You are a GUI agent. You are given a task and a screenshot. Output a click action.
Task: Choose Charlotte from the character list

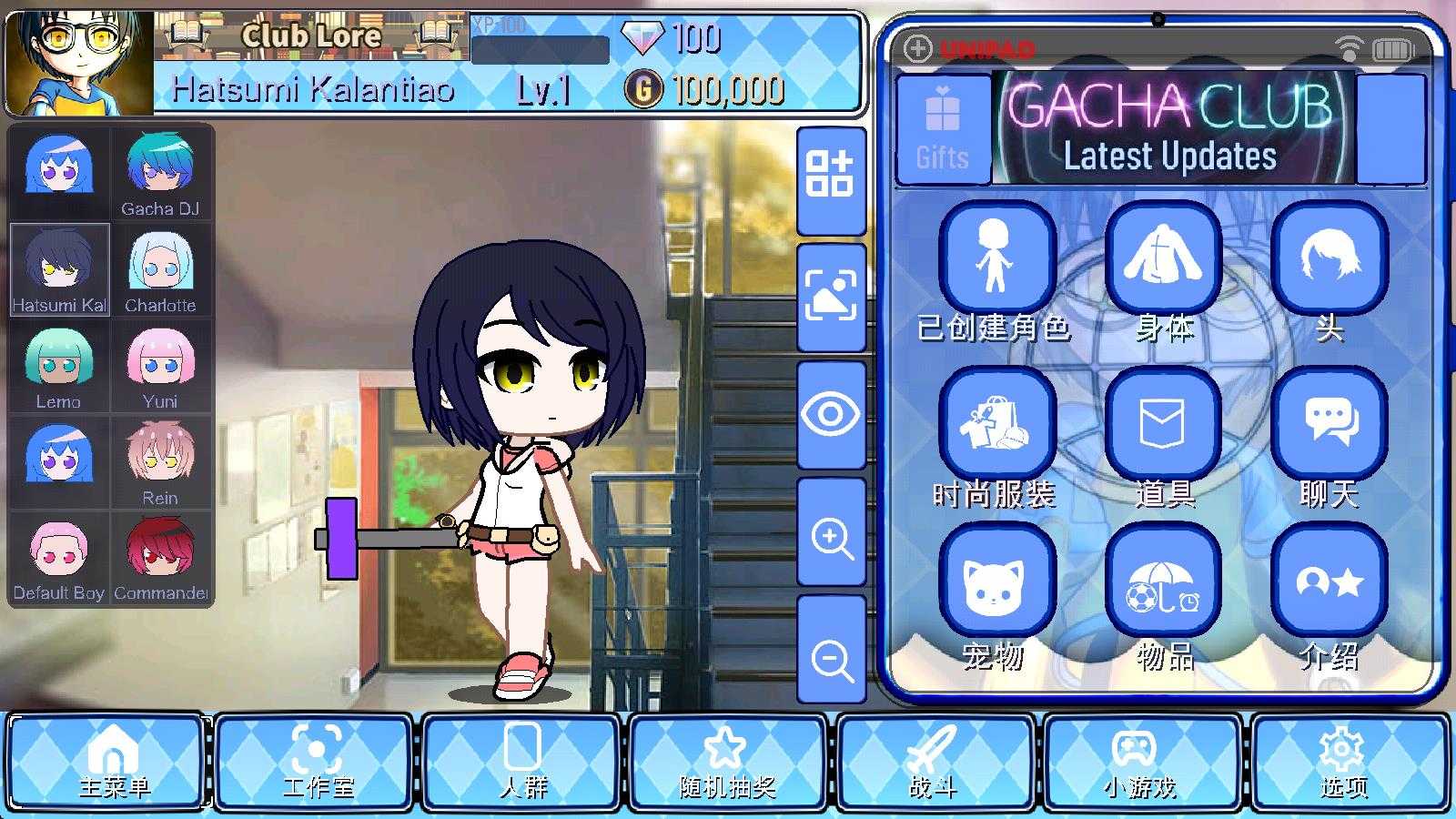click(x=160, y=270)
